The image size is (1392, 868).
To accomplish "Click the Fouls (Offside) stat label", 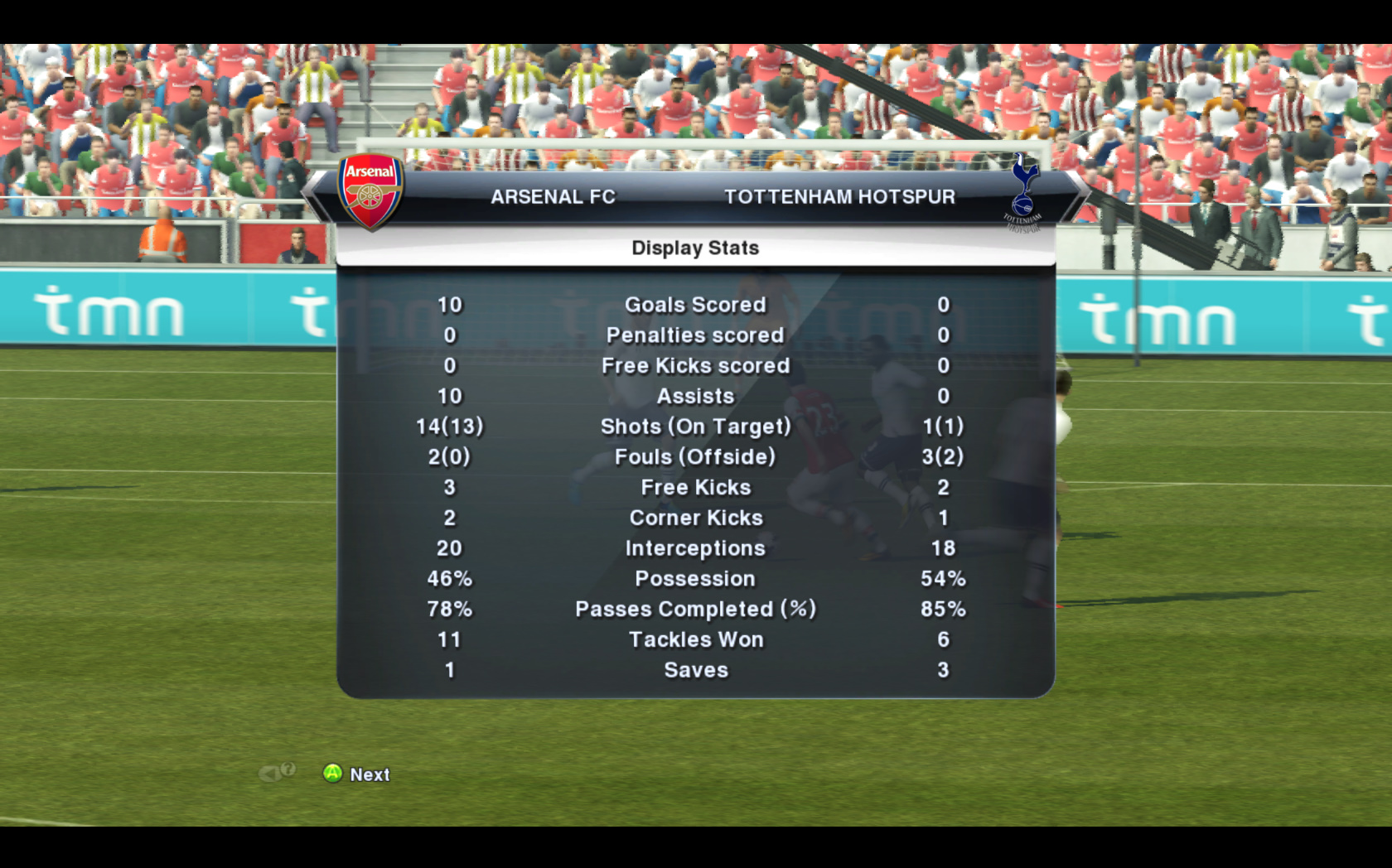I will [695, 456].
